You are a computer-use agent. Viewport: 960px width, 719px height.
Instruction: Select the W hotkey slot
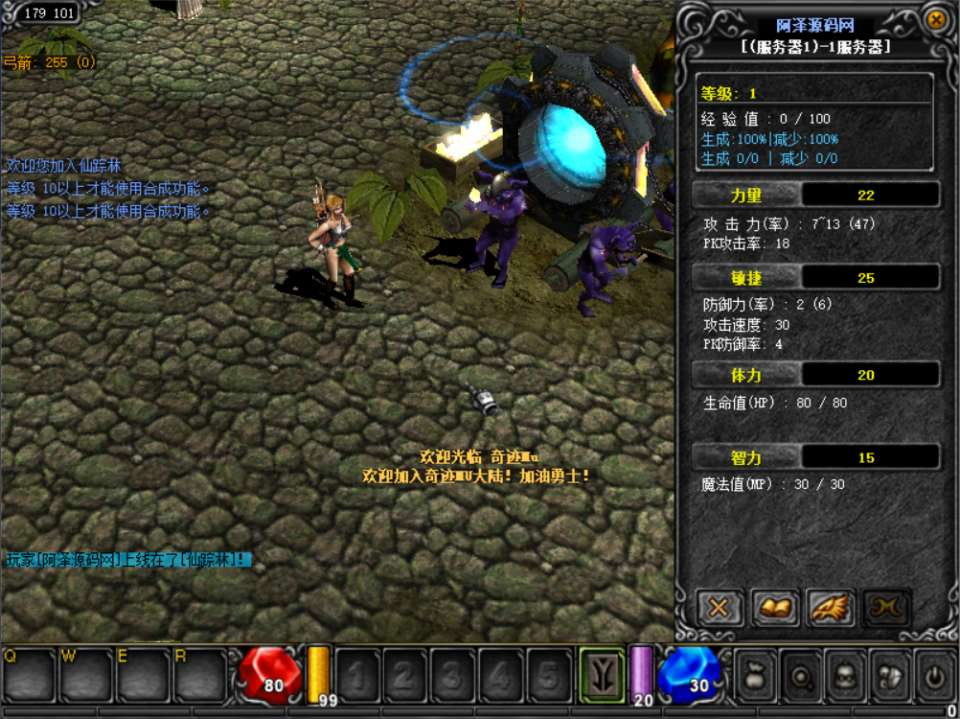click(86, 676)
